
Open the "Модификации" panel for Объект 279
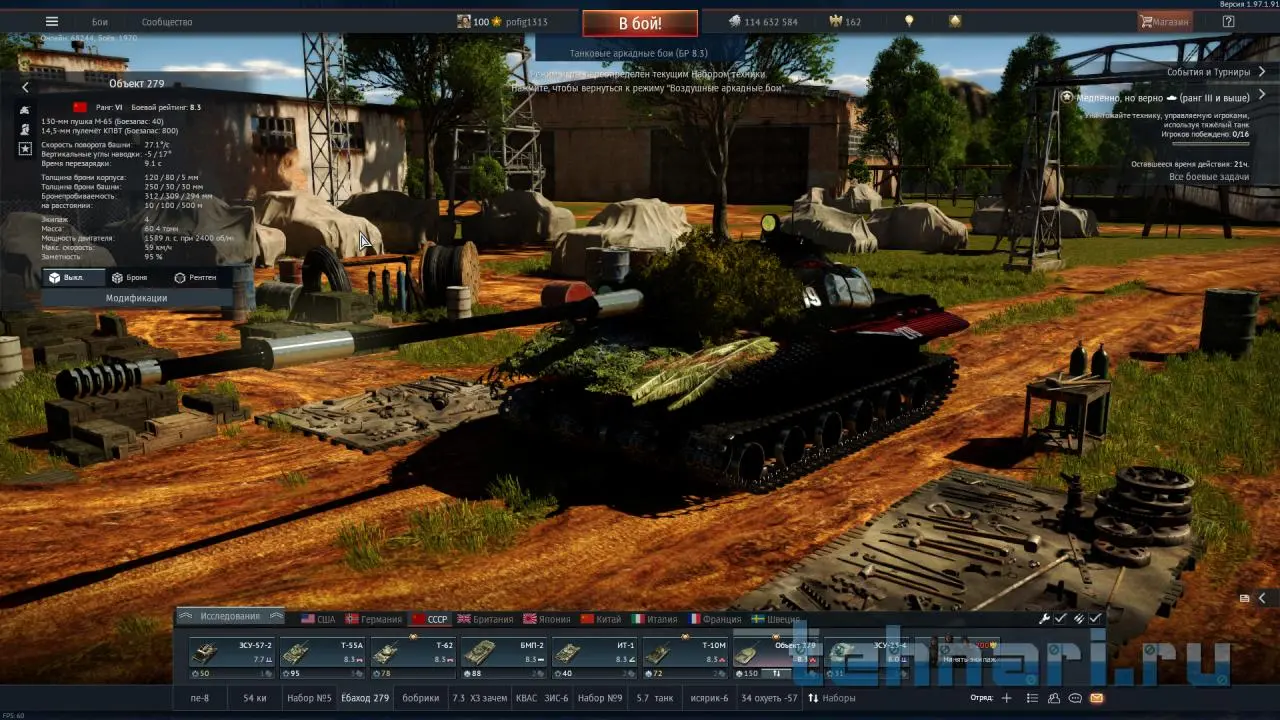tap(136, 298)
